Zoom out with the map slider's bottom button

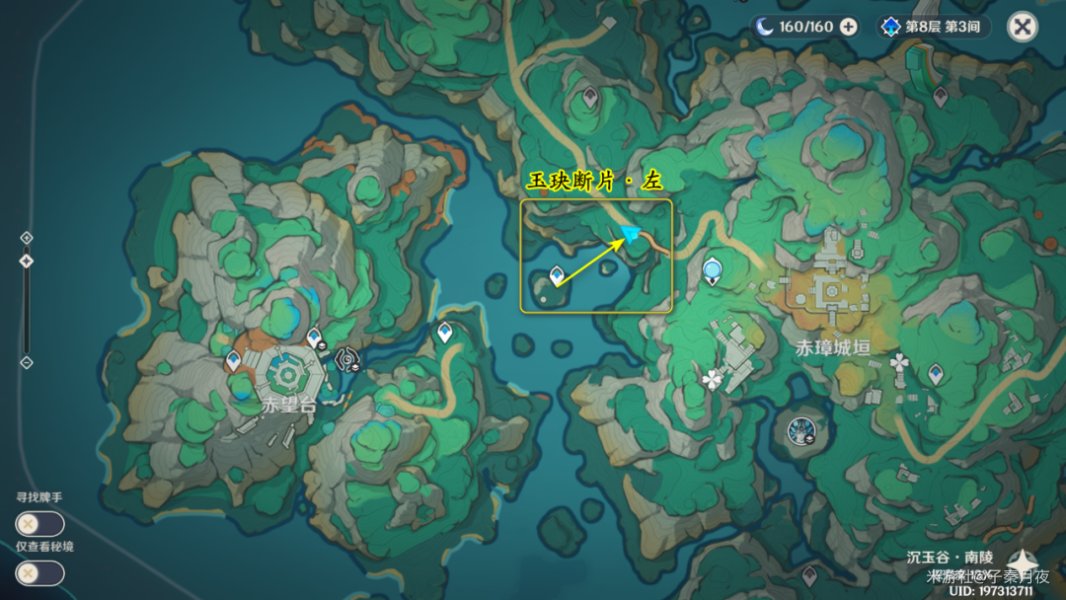pyautogui.click(x=27, y=361)
